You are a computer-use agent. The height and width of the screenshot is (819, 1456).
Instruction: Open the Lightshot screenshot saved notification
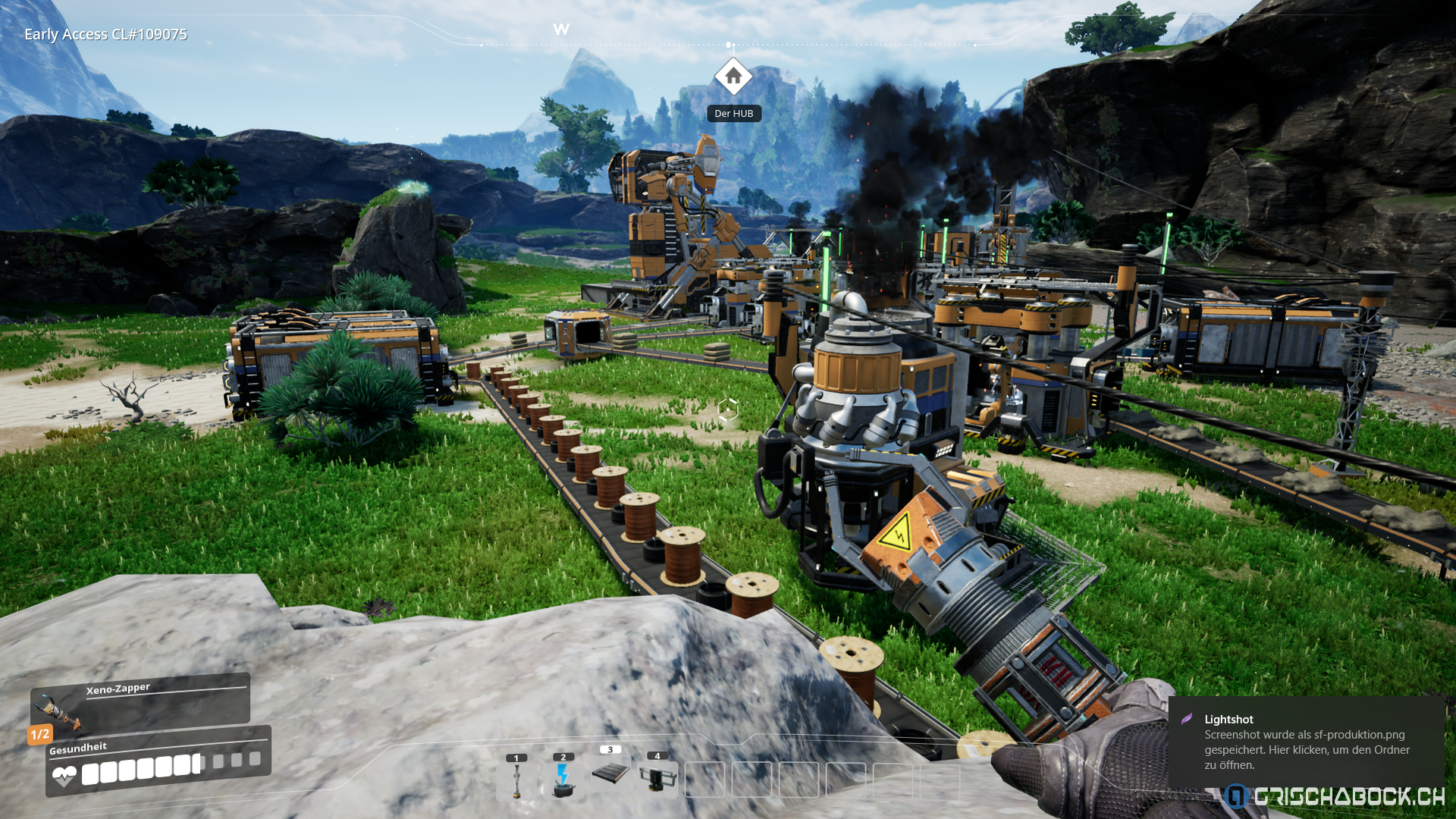pos(1306,742)
